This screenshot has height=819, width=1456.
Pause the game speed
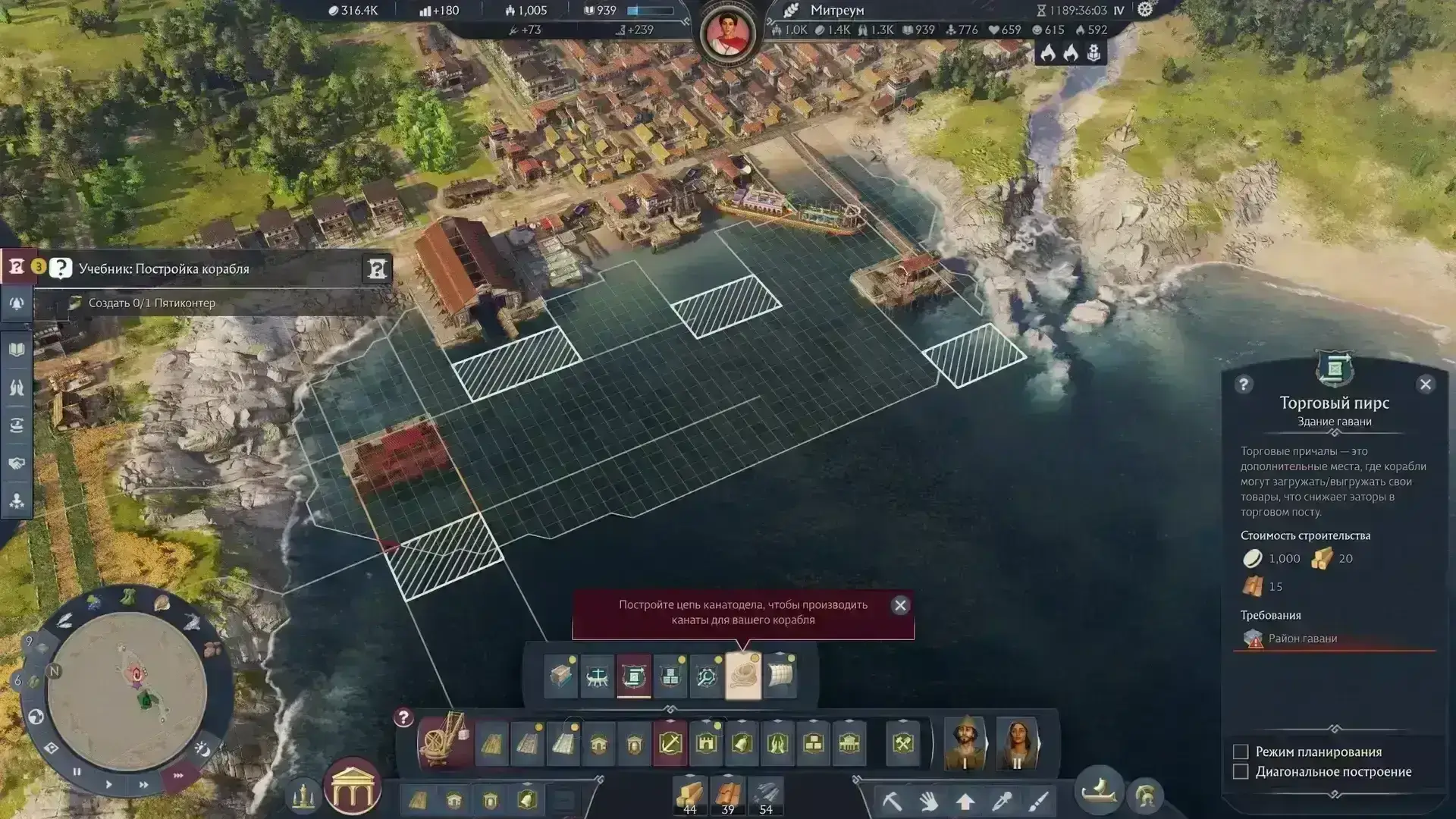[77, 771]
